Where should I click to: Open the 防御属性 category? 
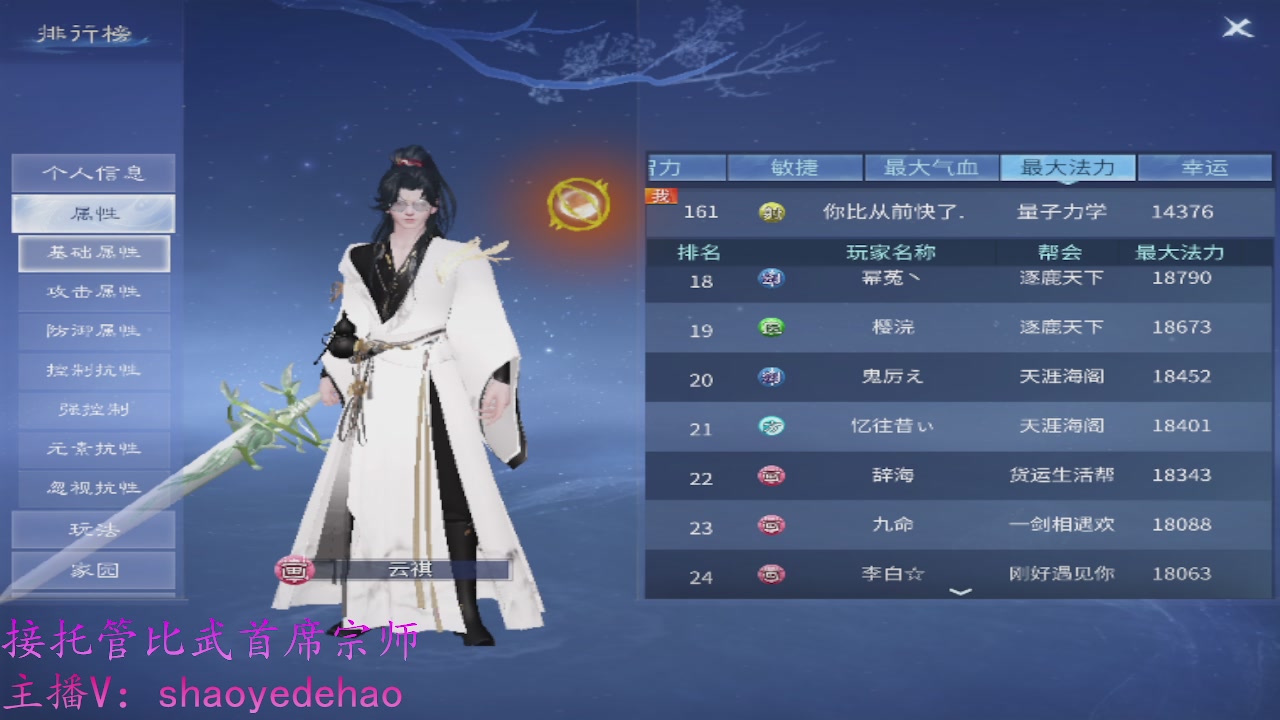coord(94,331)
